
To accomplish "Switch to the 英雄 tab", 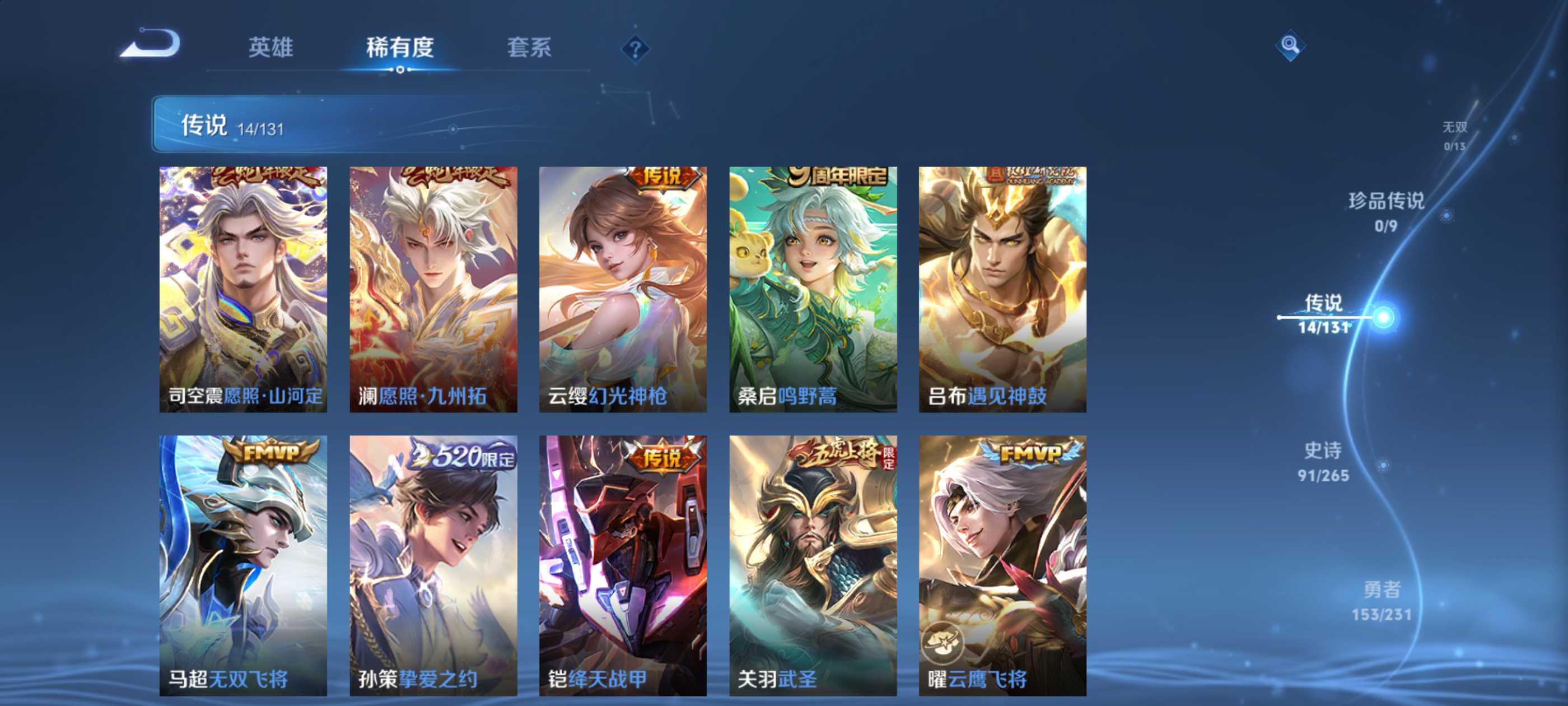I will click(270, 48).
